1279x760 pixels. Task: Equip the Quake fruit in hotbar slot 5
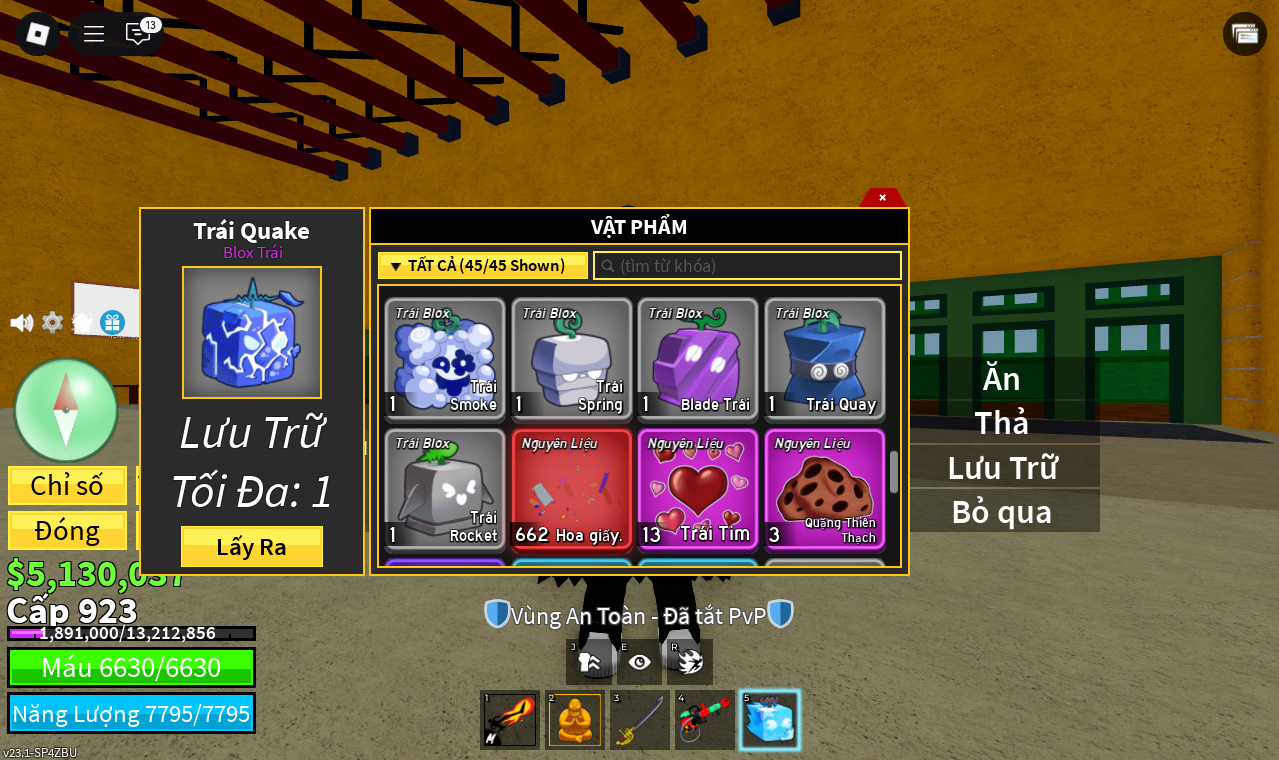(x=769, y=720)
